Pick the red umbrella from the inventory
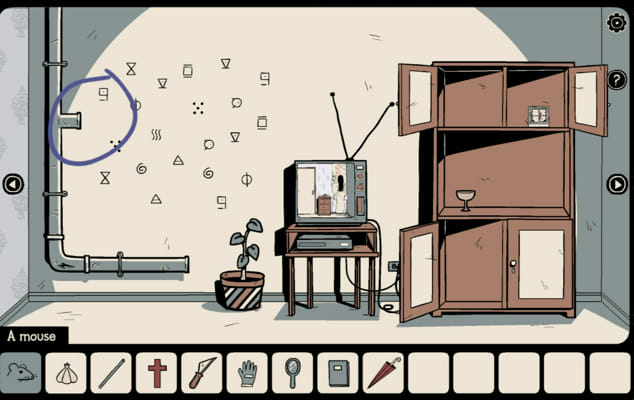Image resolution: width=634 pixels, height=400 pixels. click(x=382, y=373)
